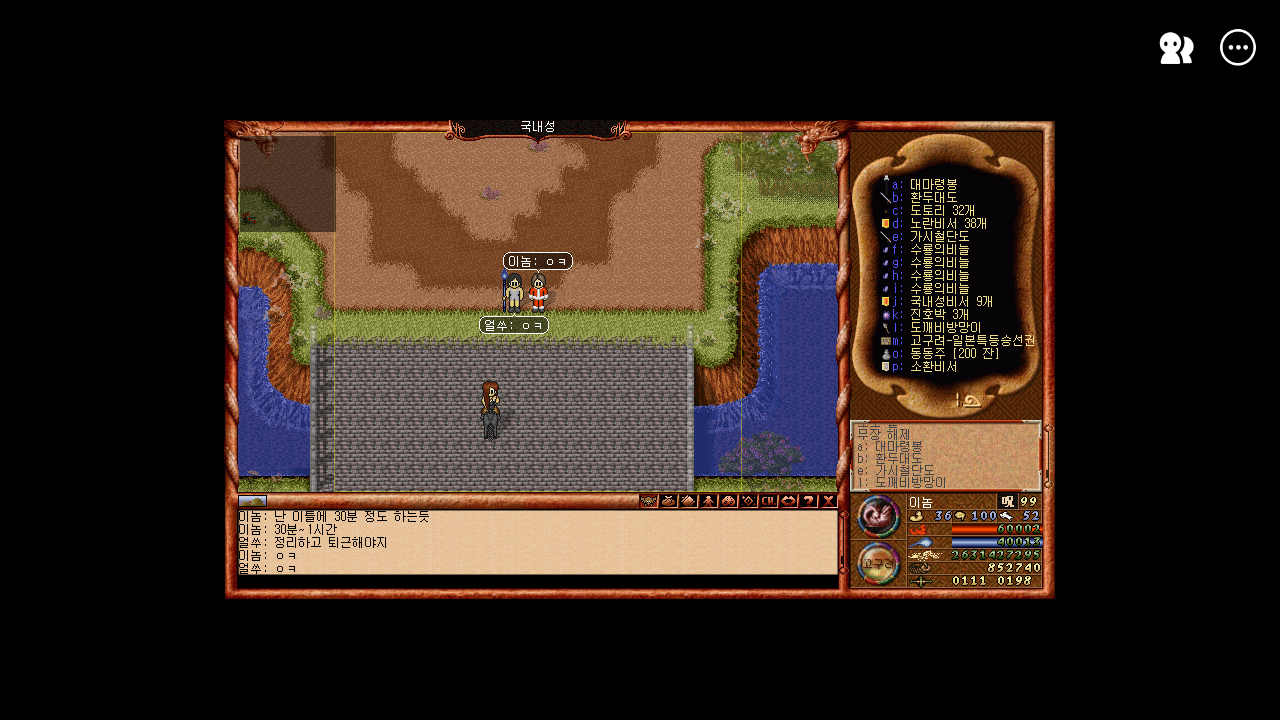1280x720 pixels.
Task: Choose the 국내성비서 9개 inventory entry
Action: pos(950,301)
